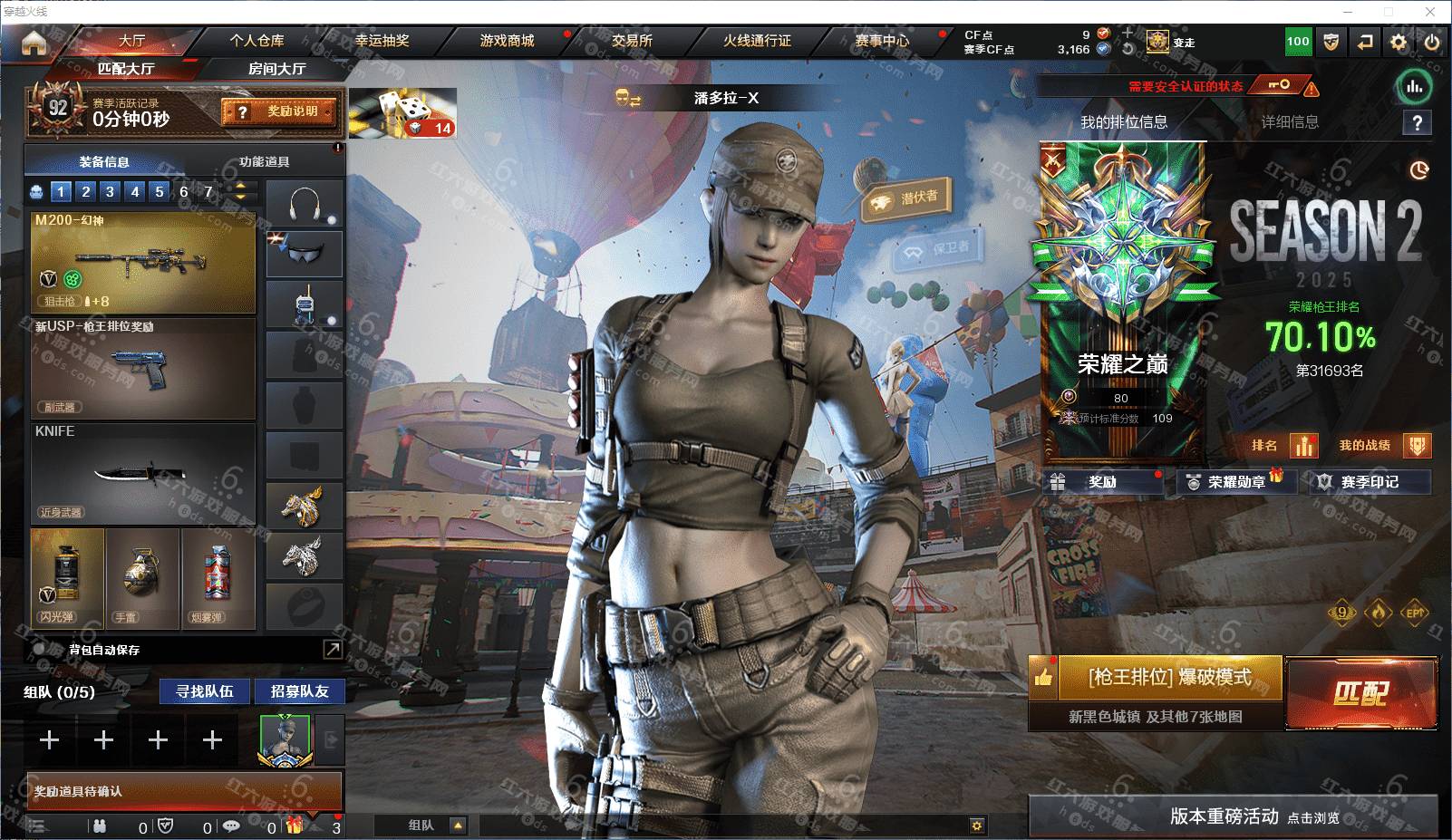Click the 寻找队伍 button
Viewport: 1452px width, 840px height.
[x=205, y=691]
